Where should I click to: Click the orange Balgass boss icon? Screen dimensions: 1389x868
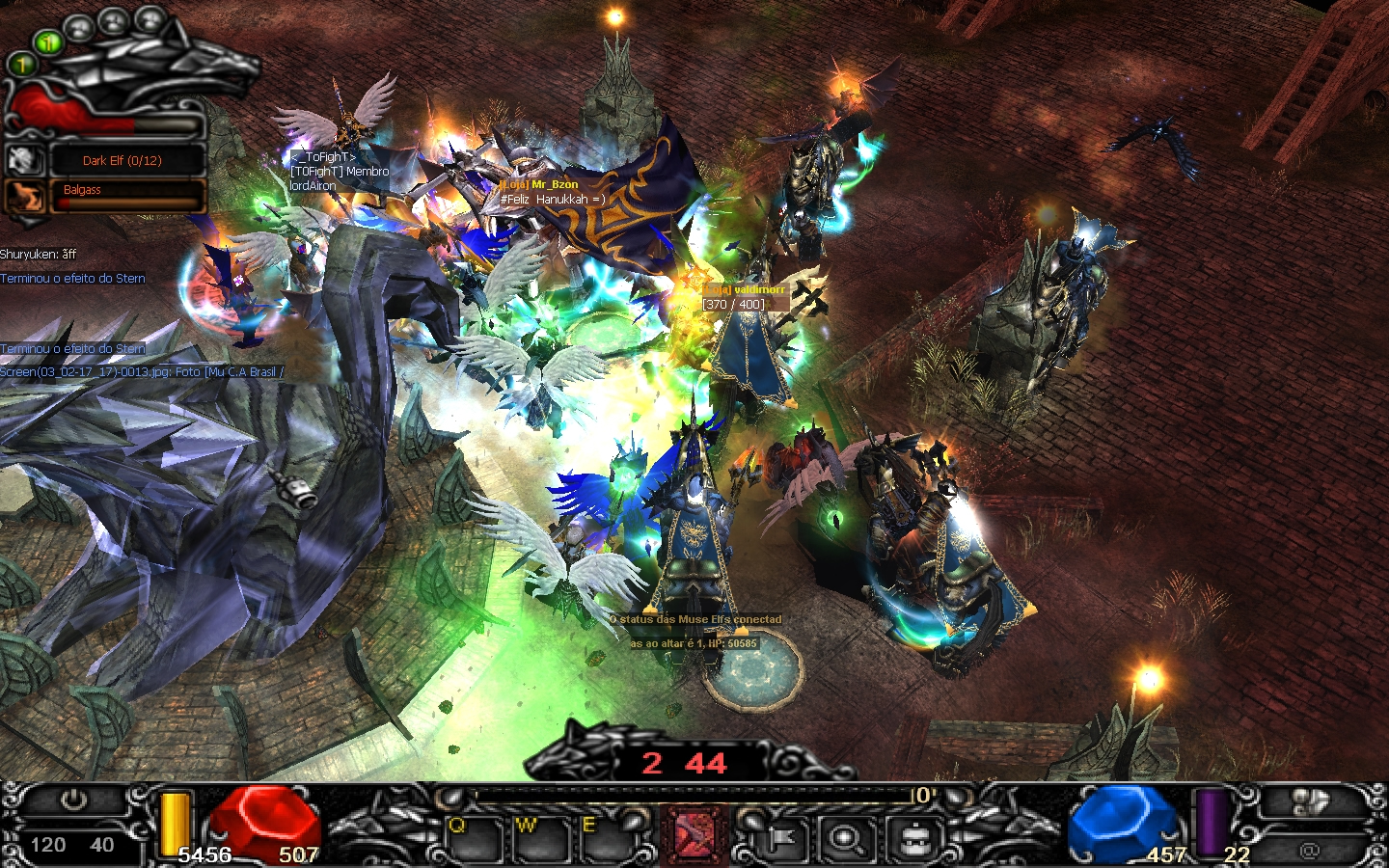pyautogui.click(x=25, y=196)
